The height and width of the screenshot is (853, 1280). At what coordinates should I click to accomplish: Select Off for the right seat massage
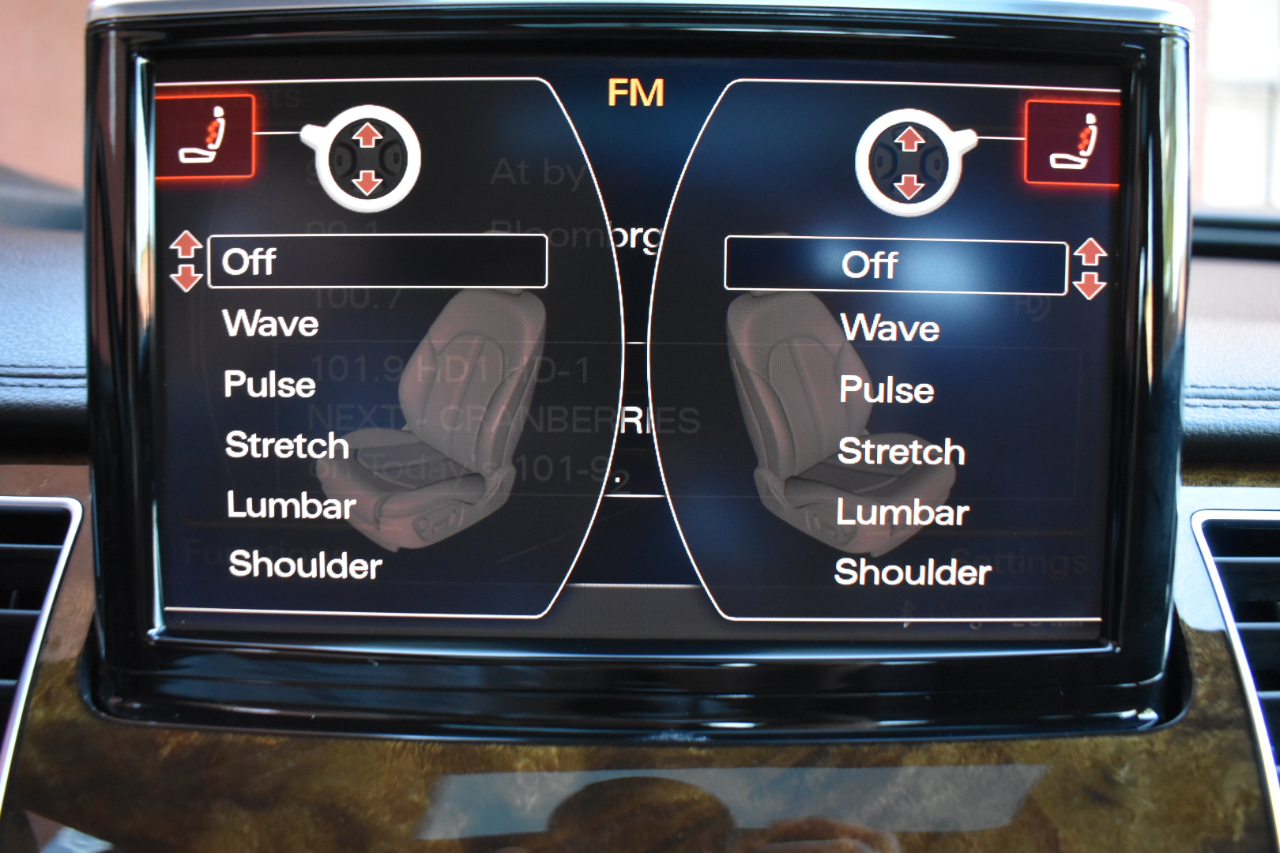(895, 266)
